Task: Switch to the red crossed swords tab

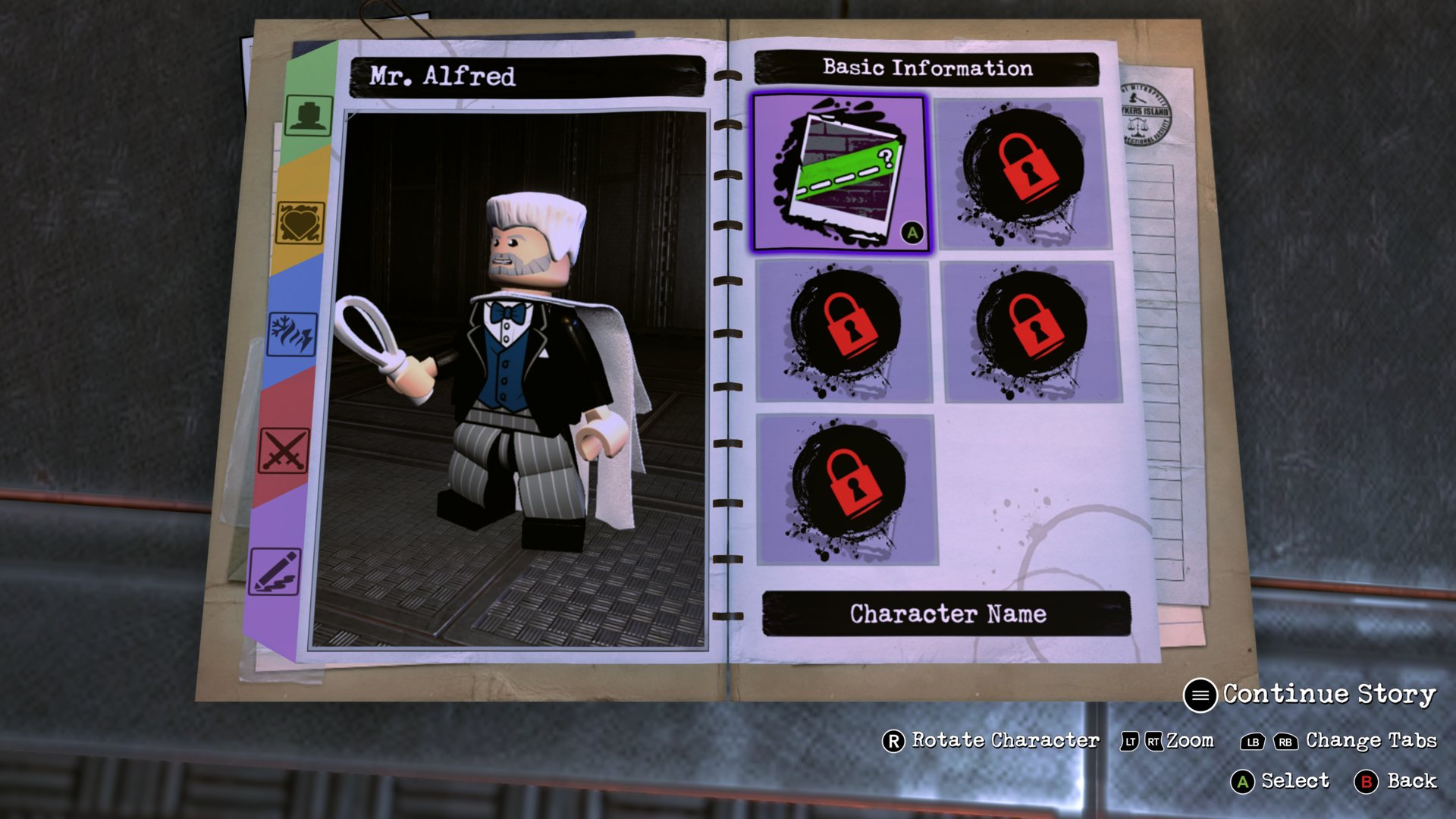Action: (x=284, y=450)
